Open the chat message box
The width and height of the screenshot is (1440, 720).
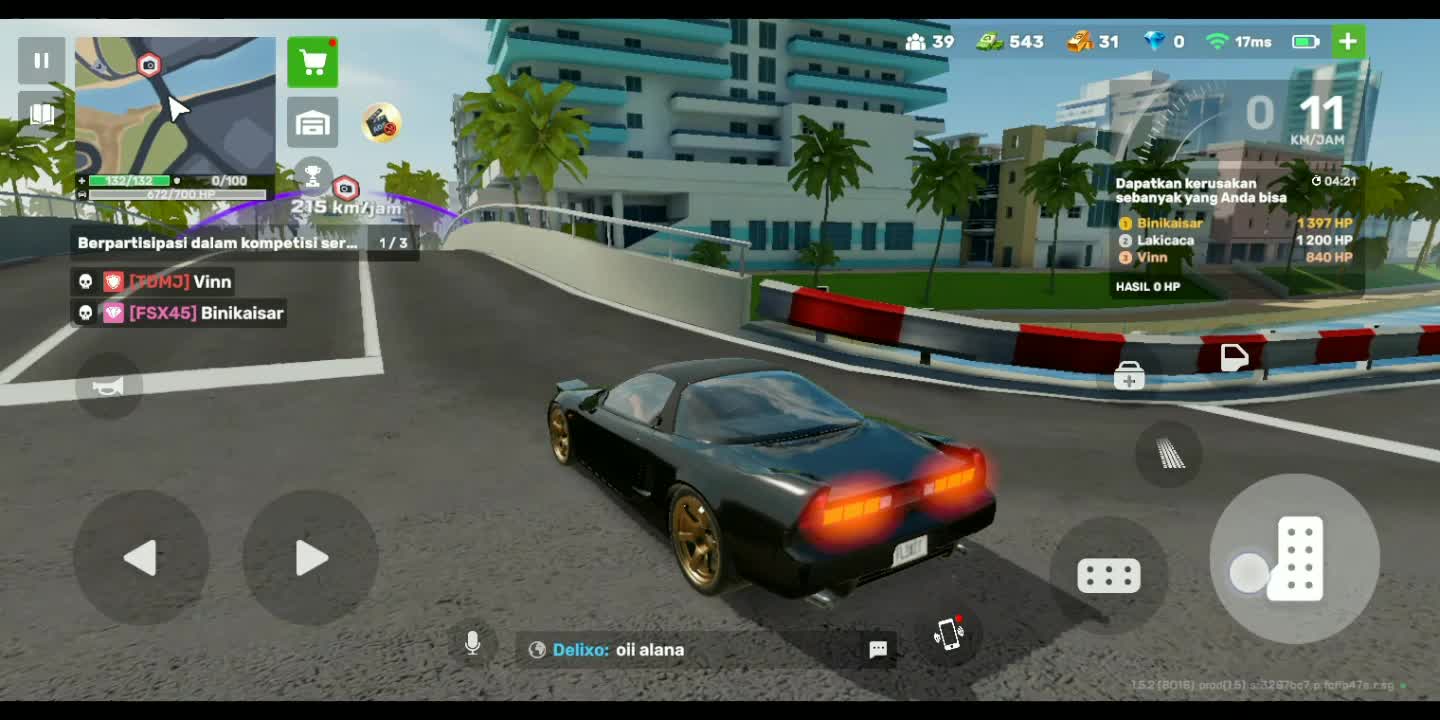coord(878,650)
